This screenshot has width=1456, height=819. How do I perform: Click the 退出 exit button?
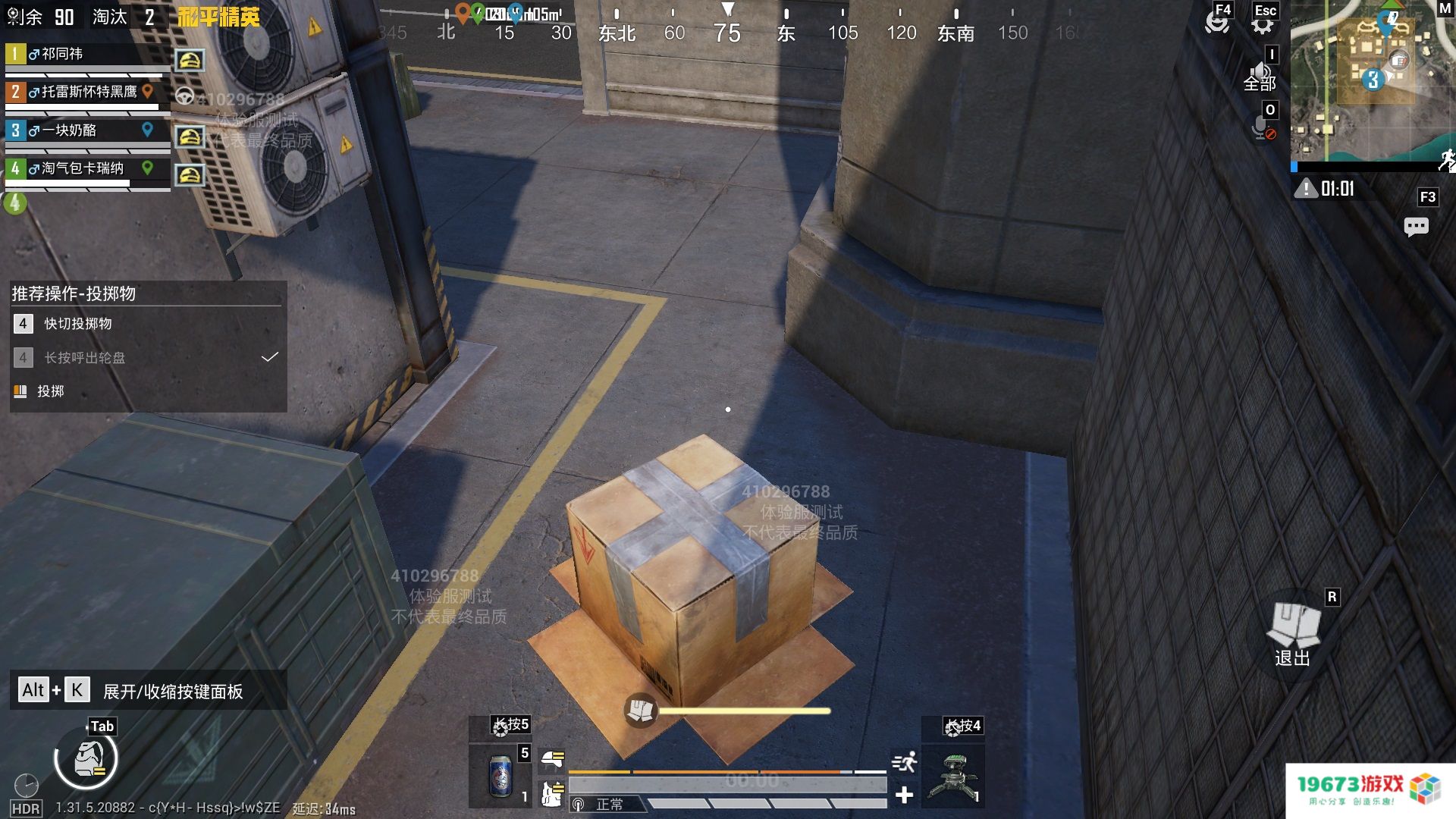[1293, 634]
